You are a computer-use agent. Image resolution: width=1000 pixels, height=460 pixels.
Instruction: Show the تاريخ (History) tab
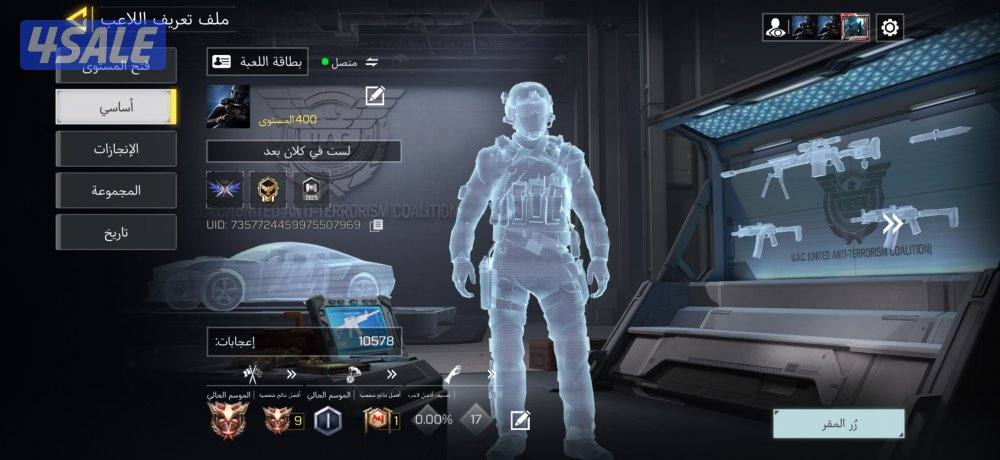[116, 232]
